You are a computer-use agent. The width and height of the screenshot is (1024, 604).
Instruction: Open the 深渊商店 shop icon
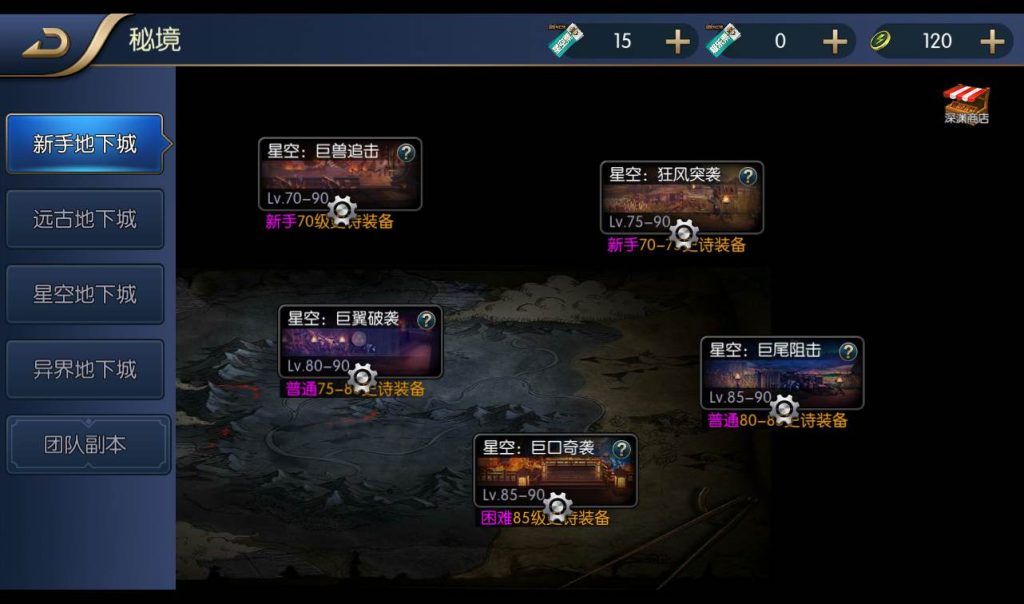coord(966,103)
